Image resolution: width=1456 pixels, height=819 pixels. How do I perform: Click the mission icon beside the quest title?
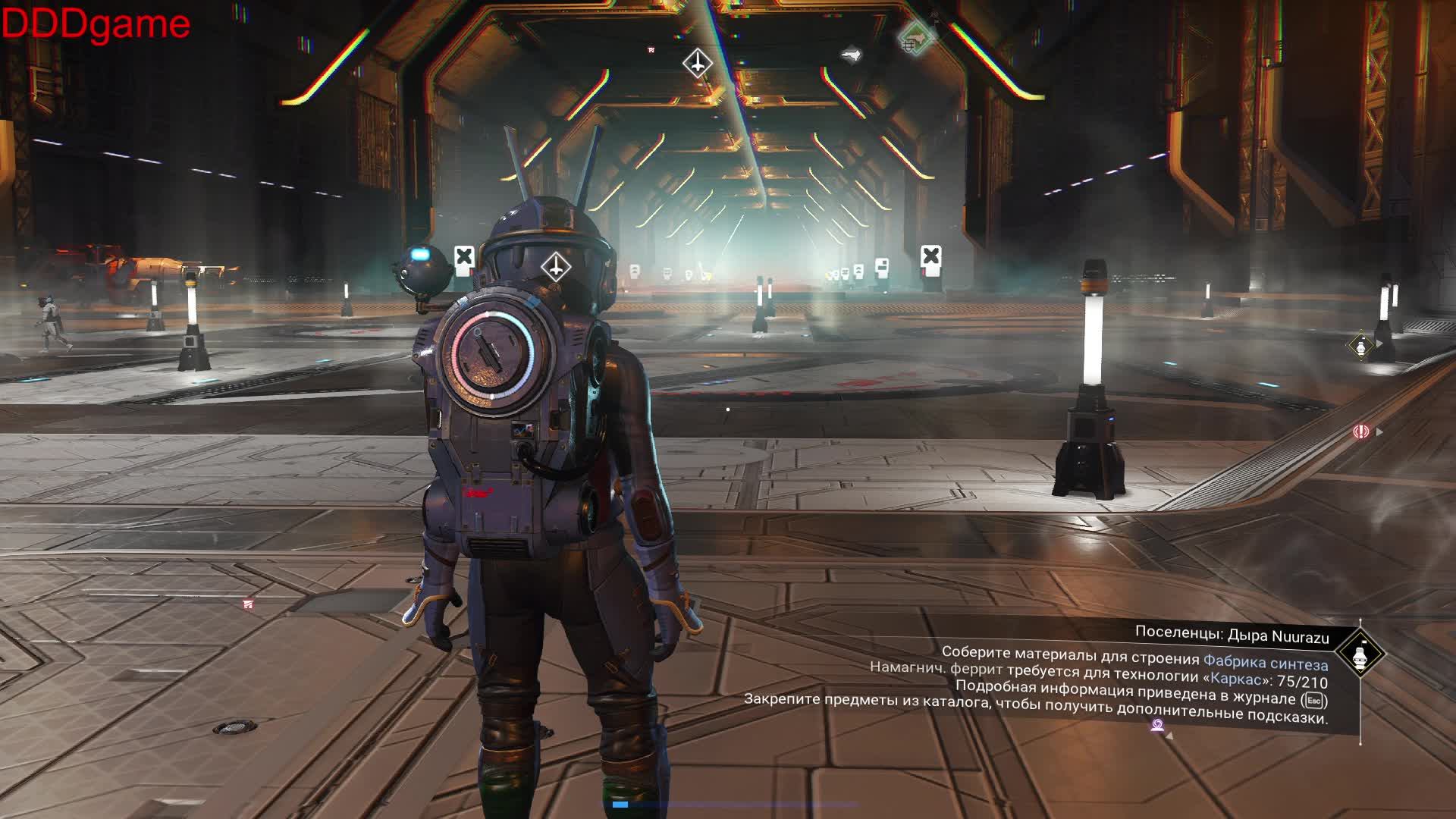click(x=1360, y=654)
